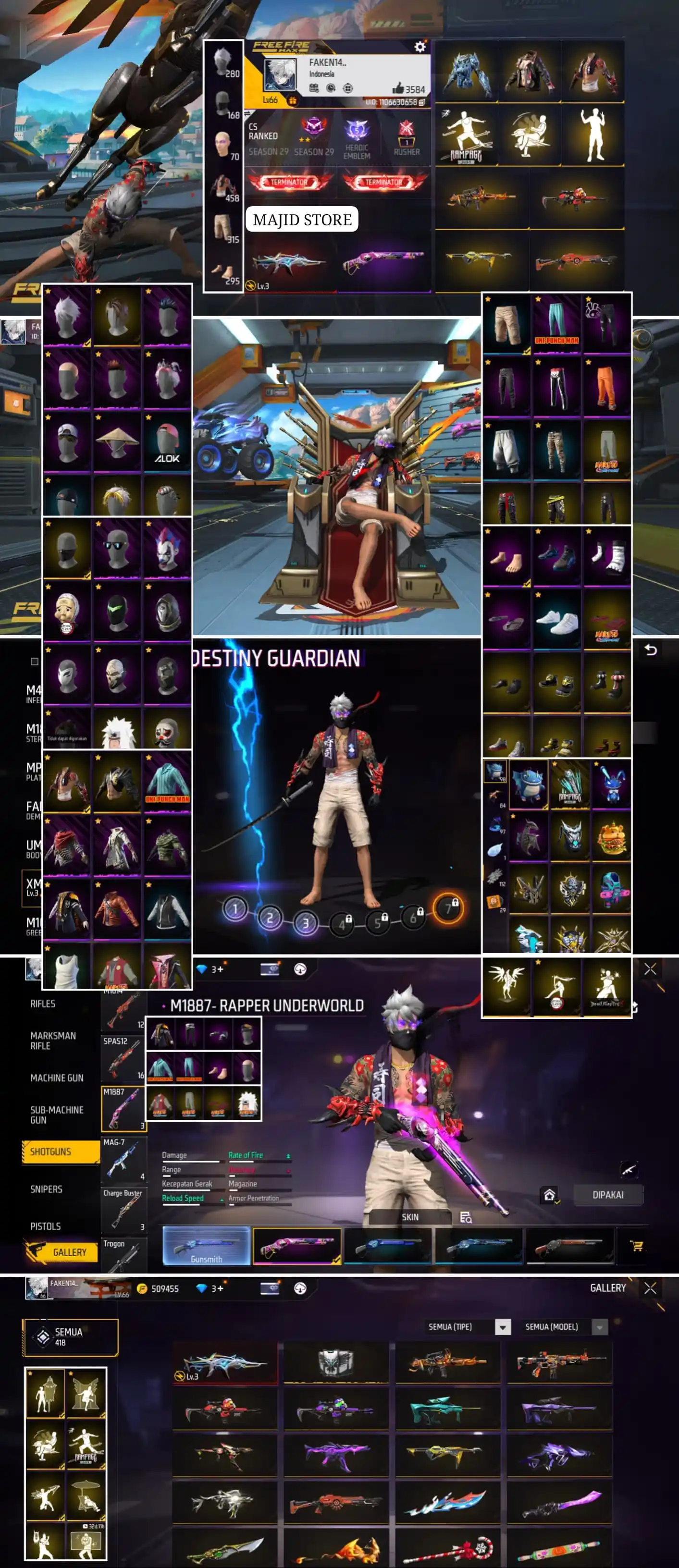This screenshot has width=679, height=1568.
Task: Close the Gallery screen with the X
Action: [650, 1288]
